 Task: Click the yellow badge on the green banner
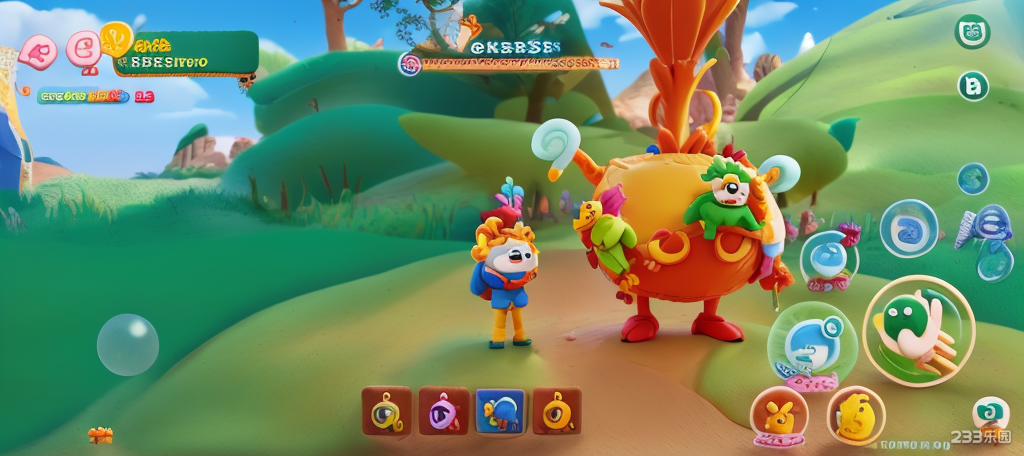click(116, 39)
